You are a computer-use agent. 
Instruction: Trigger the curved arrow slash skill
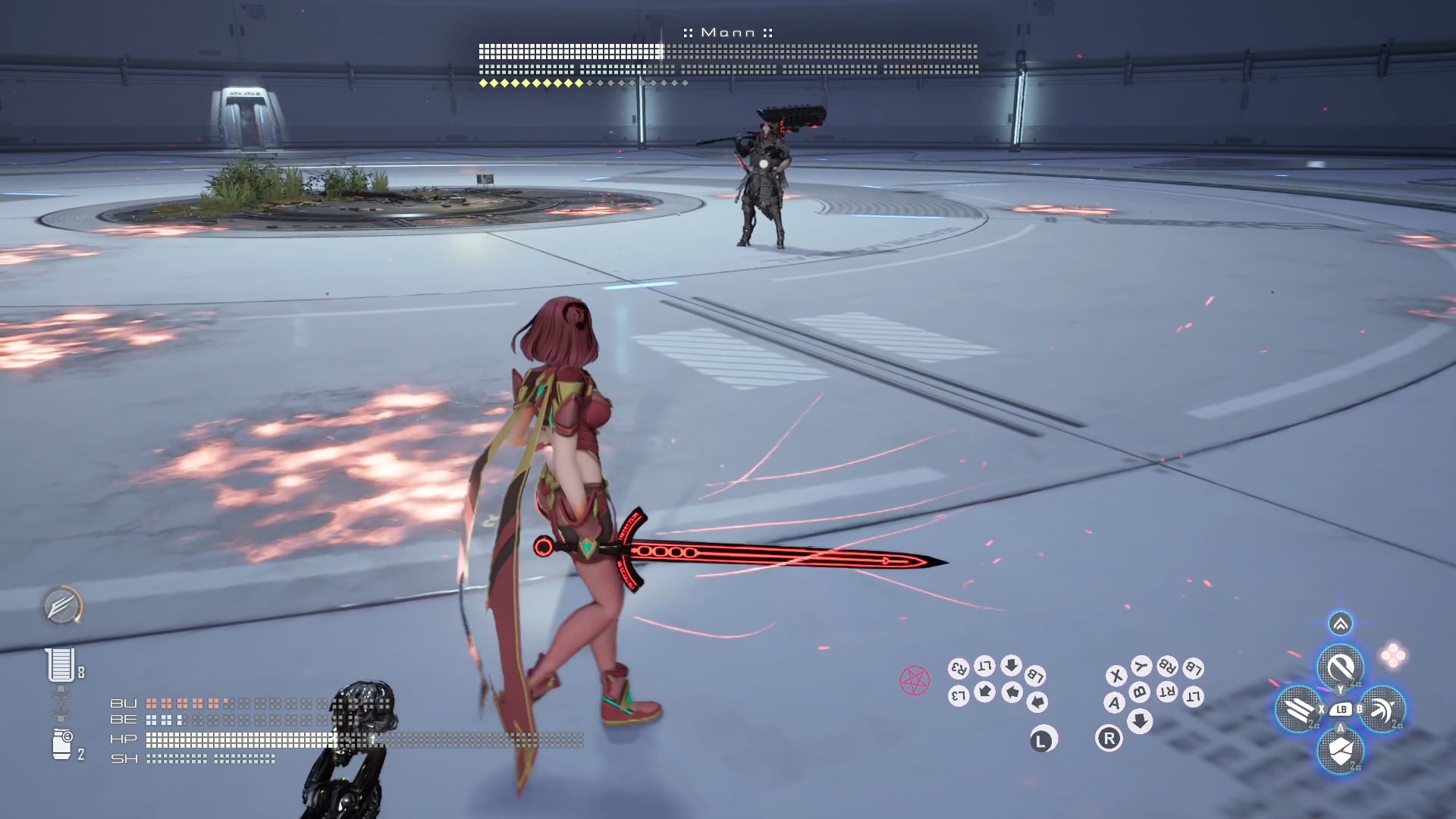1382,709
